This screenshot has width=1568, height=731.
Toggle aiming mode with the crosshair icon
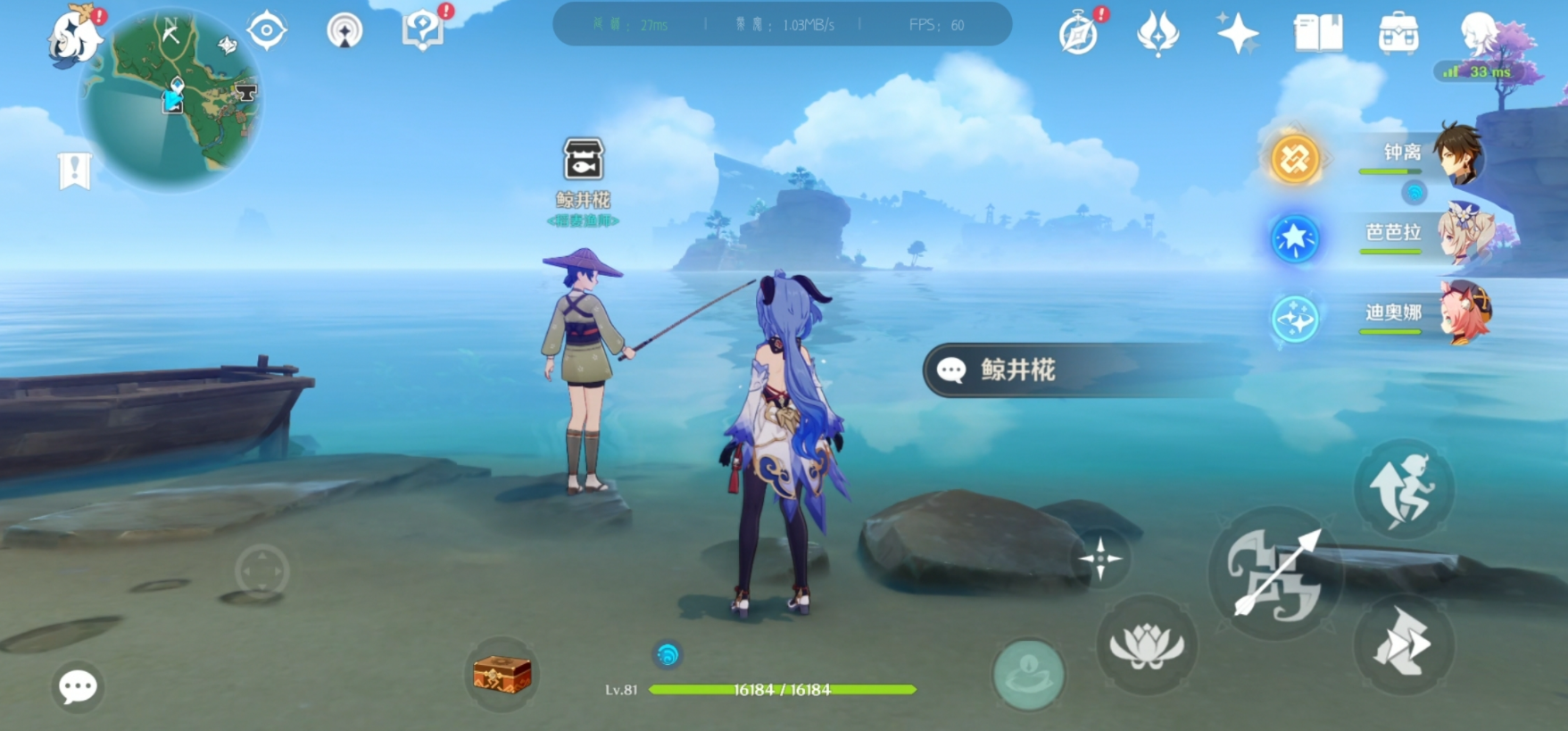pyautogui.click(x=1101, y=561)
